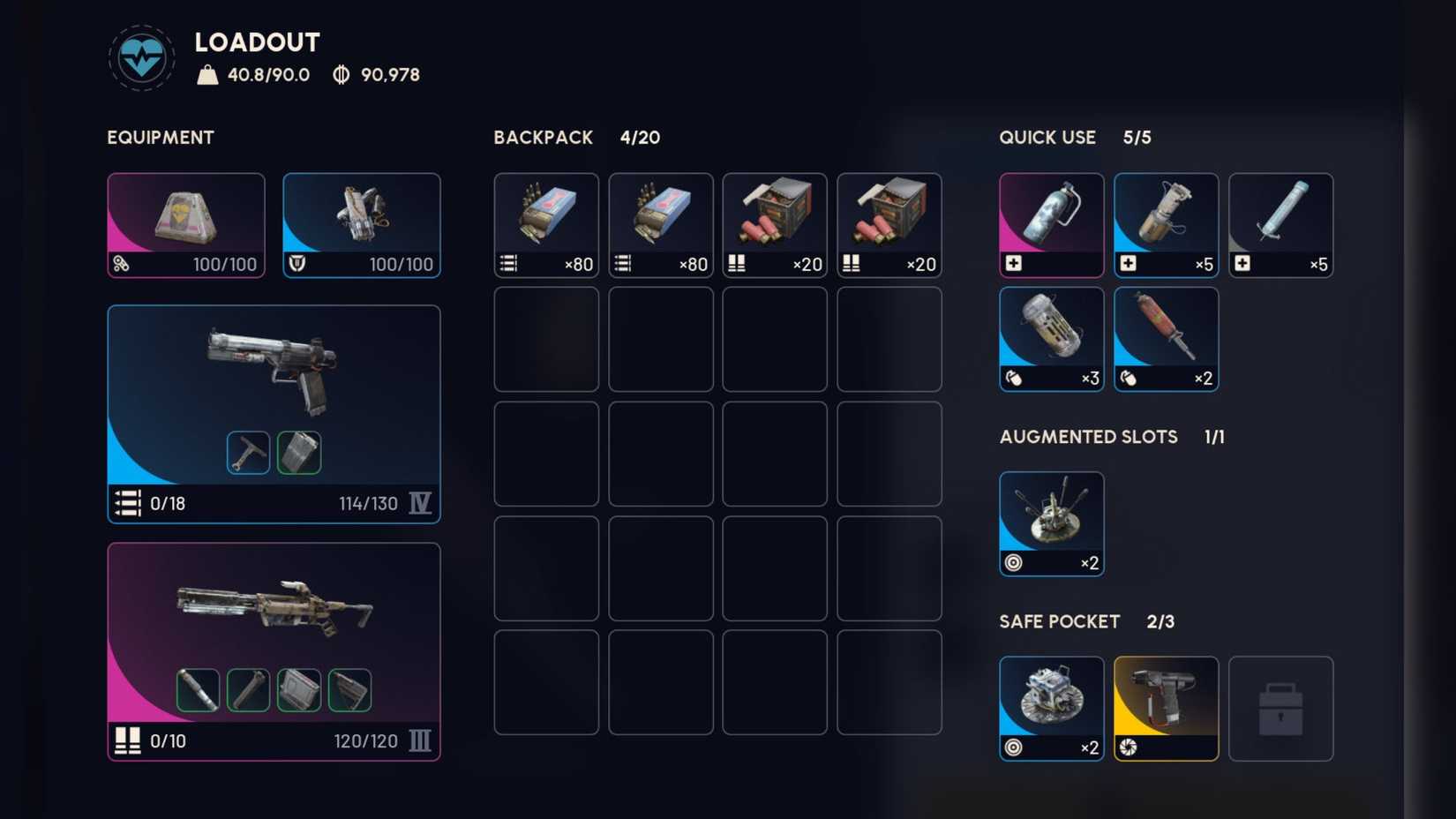Click an empty backpack grid slot
Viewport: 1456px width, 819px height.
(x=545, y=340)
